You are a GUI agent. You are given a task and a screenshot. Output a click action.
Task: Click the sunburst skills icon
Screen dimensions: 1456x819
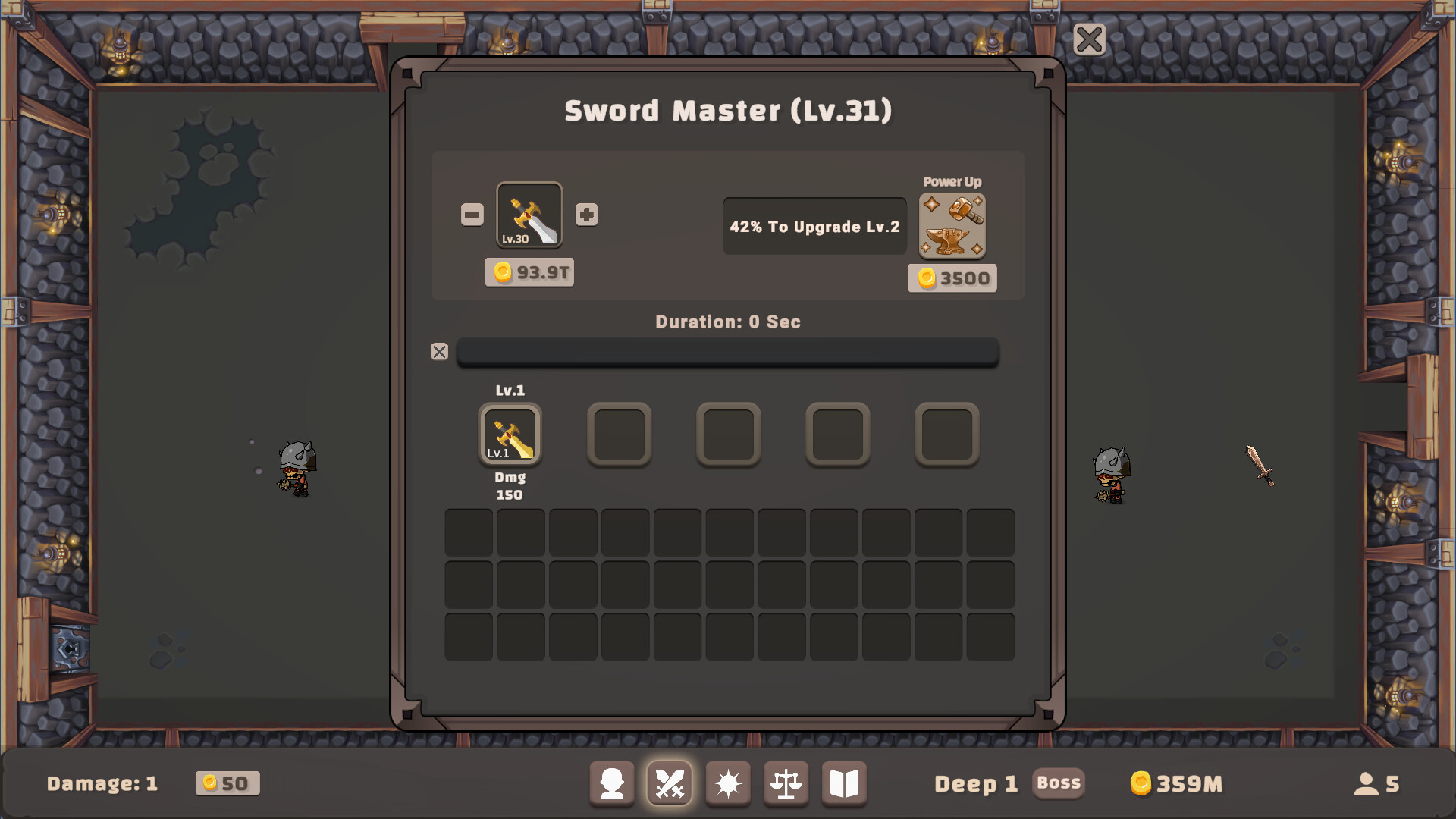click(728, 783)
